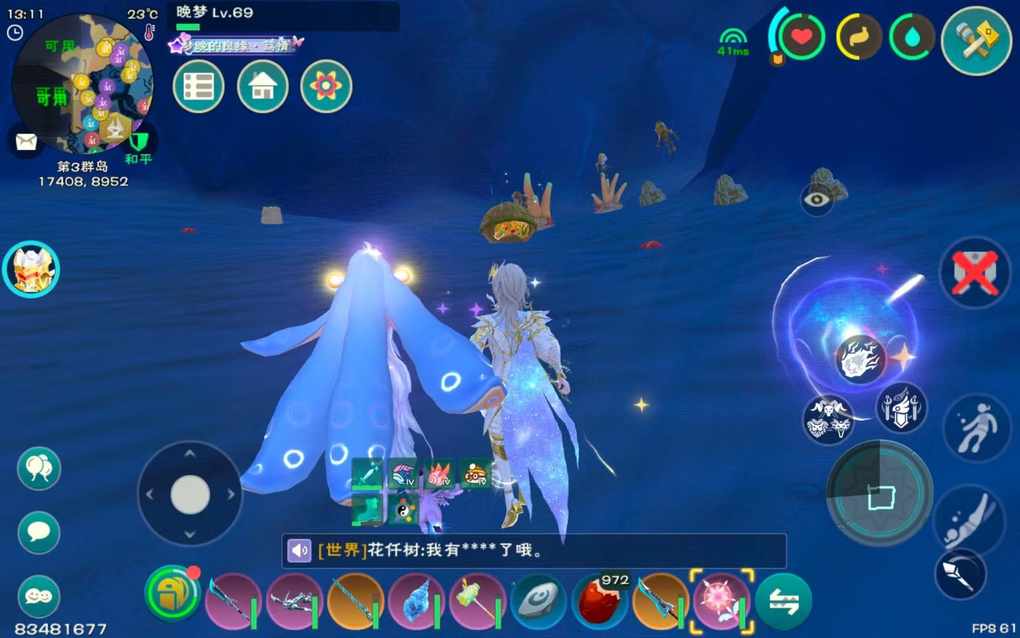Image resolution: width=1020 pixels, height=638 pixels.
Task: Activate the flaming beast skill
Action: (860, 359)
